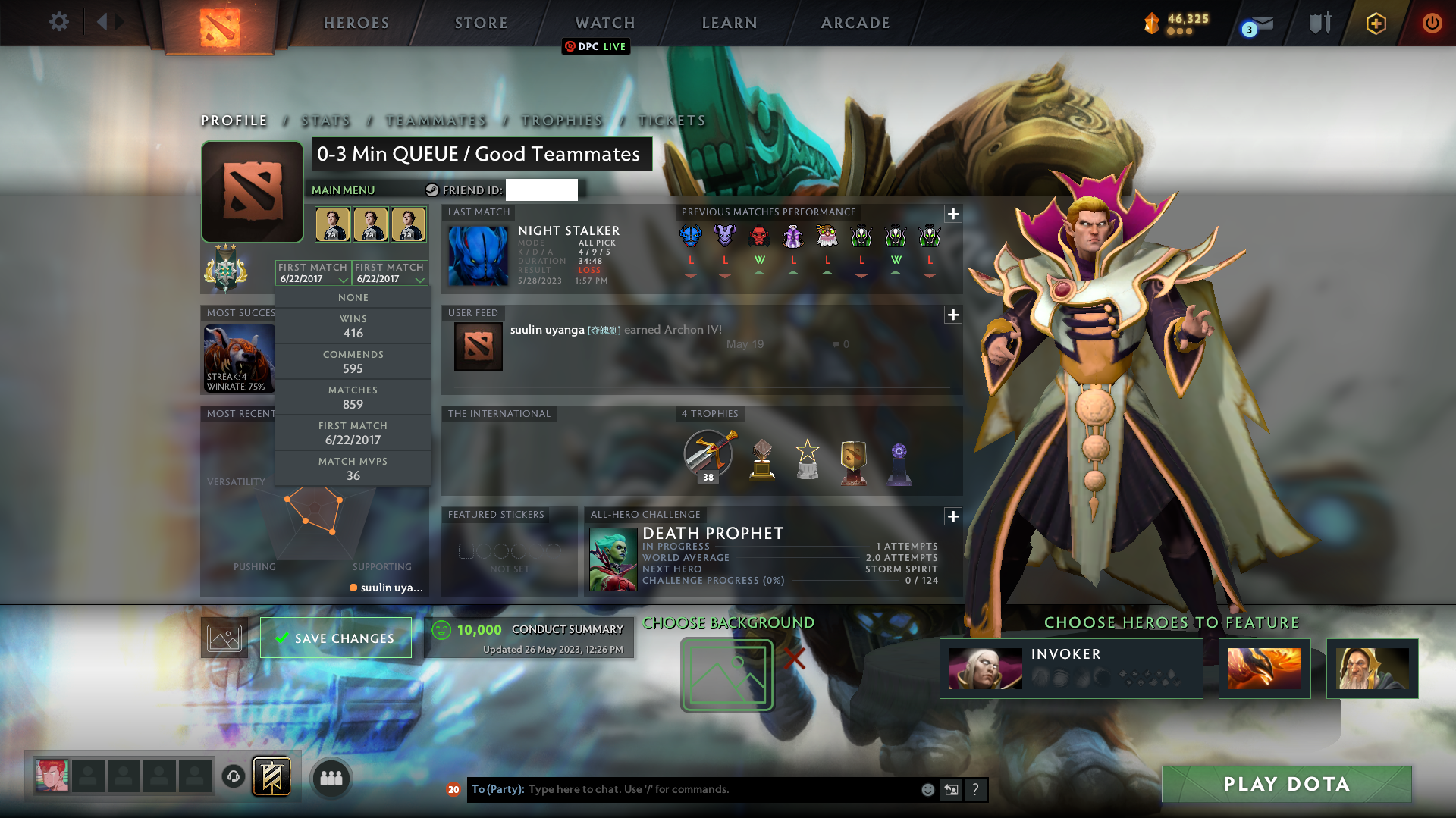Click the chat help question mark icon
Viewport: 1456px width, 818px height.
[x=976, y=789]
